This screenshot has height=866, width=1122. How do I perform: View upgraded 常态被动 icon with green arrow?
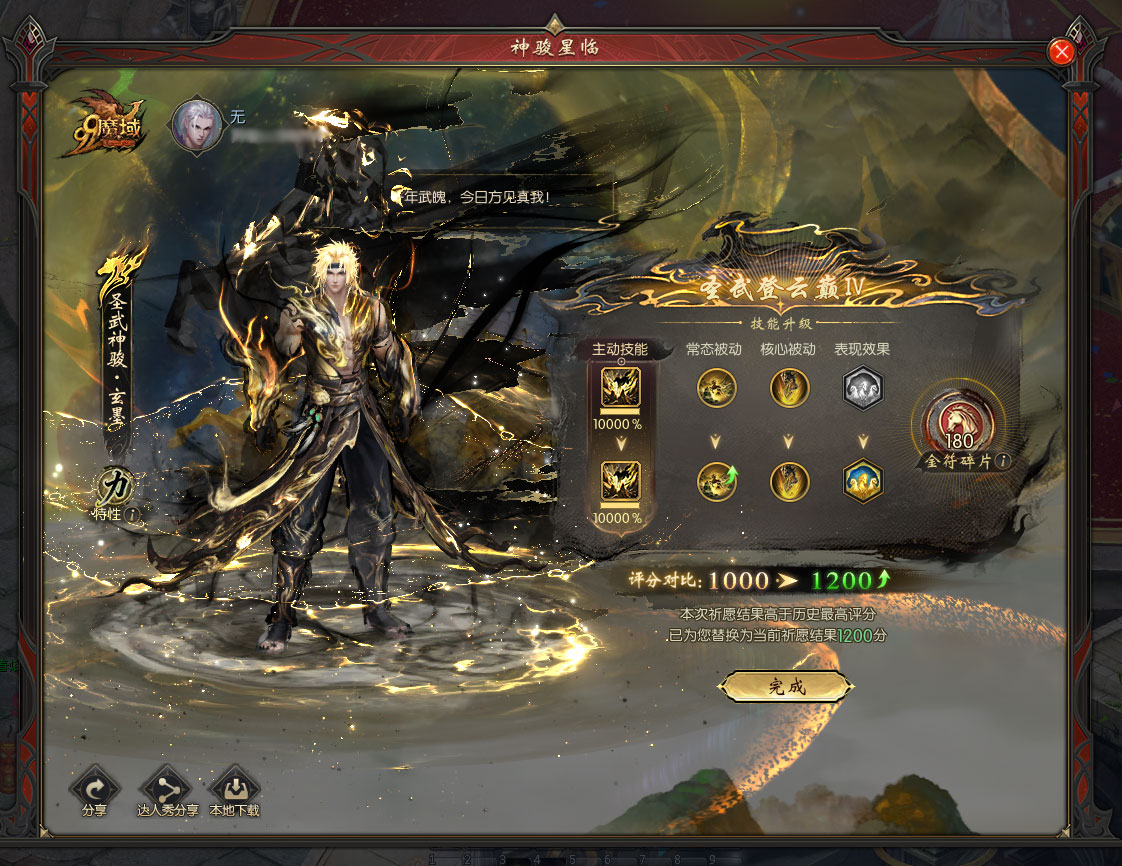[716, 481]
